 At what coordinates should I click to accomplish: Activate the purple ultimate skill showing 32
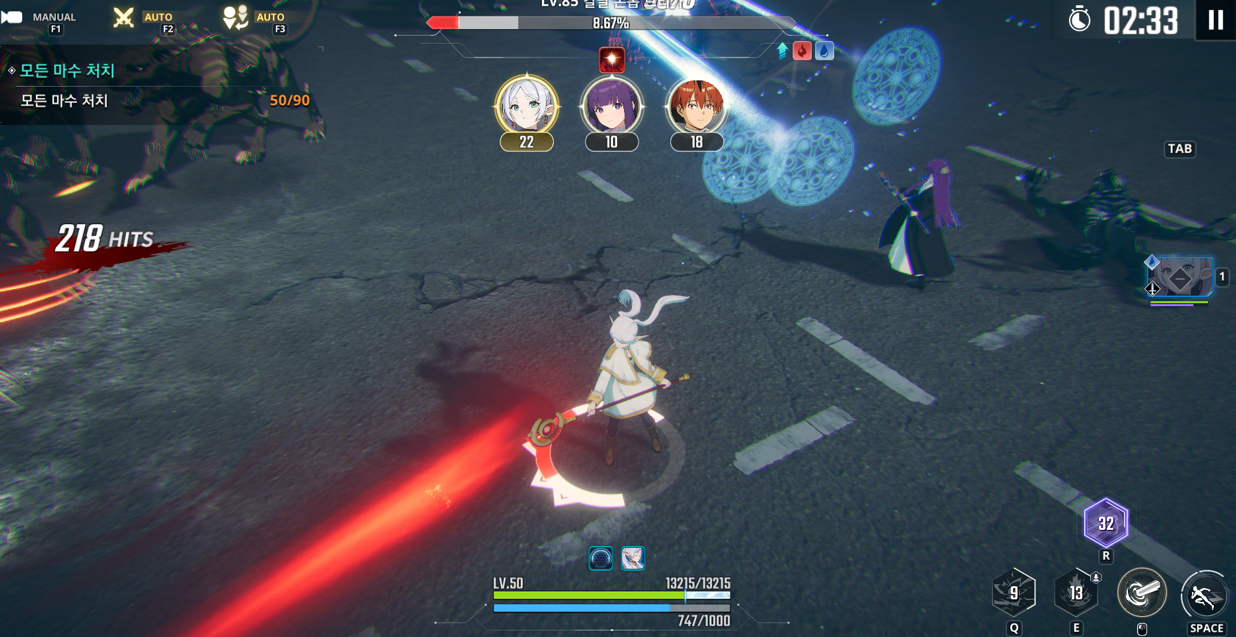1105,523
